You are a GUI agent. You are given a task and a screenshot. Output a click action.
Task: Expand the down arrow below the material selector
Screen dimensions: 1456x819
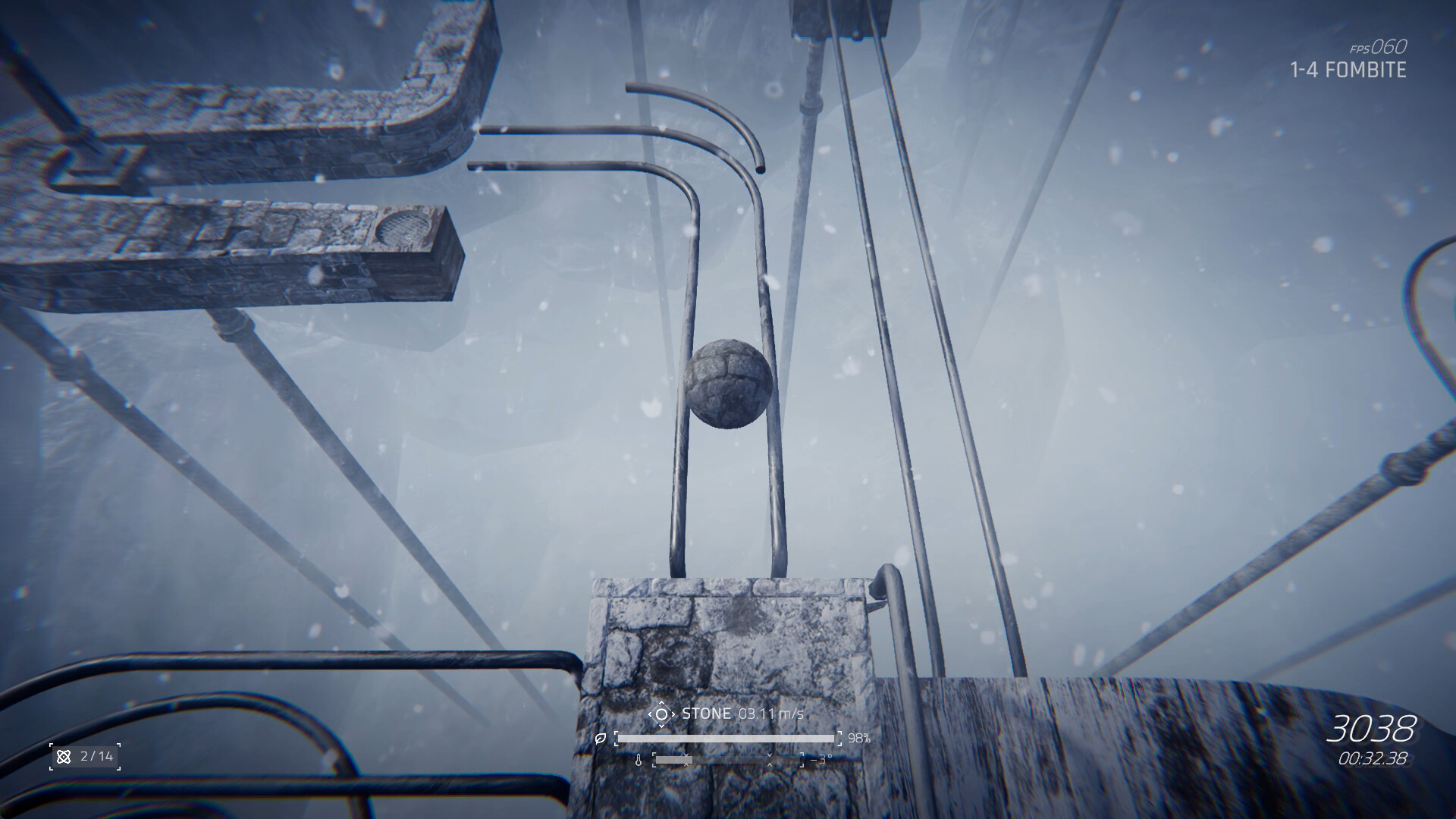point(662,725)
